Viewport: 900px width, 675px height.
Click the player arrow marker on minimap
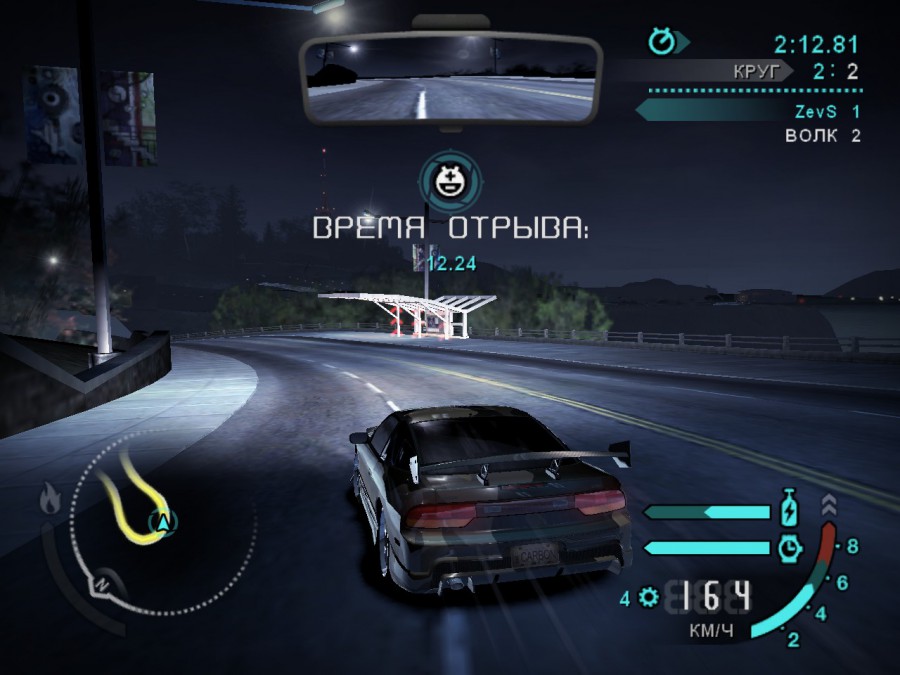tap(164, 521)
